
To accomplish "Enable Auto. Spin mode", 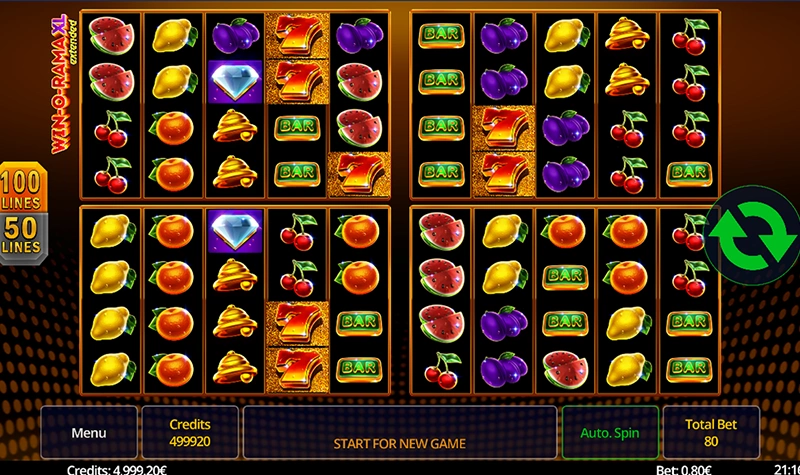I will pyautogui.click(x=610, y=434).
